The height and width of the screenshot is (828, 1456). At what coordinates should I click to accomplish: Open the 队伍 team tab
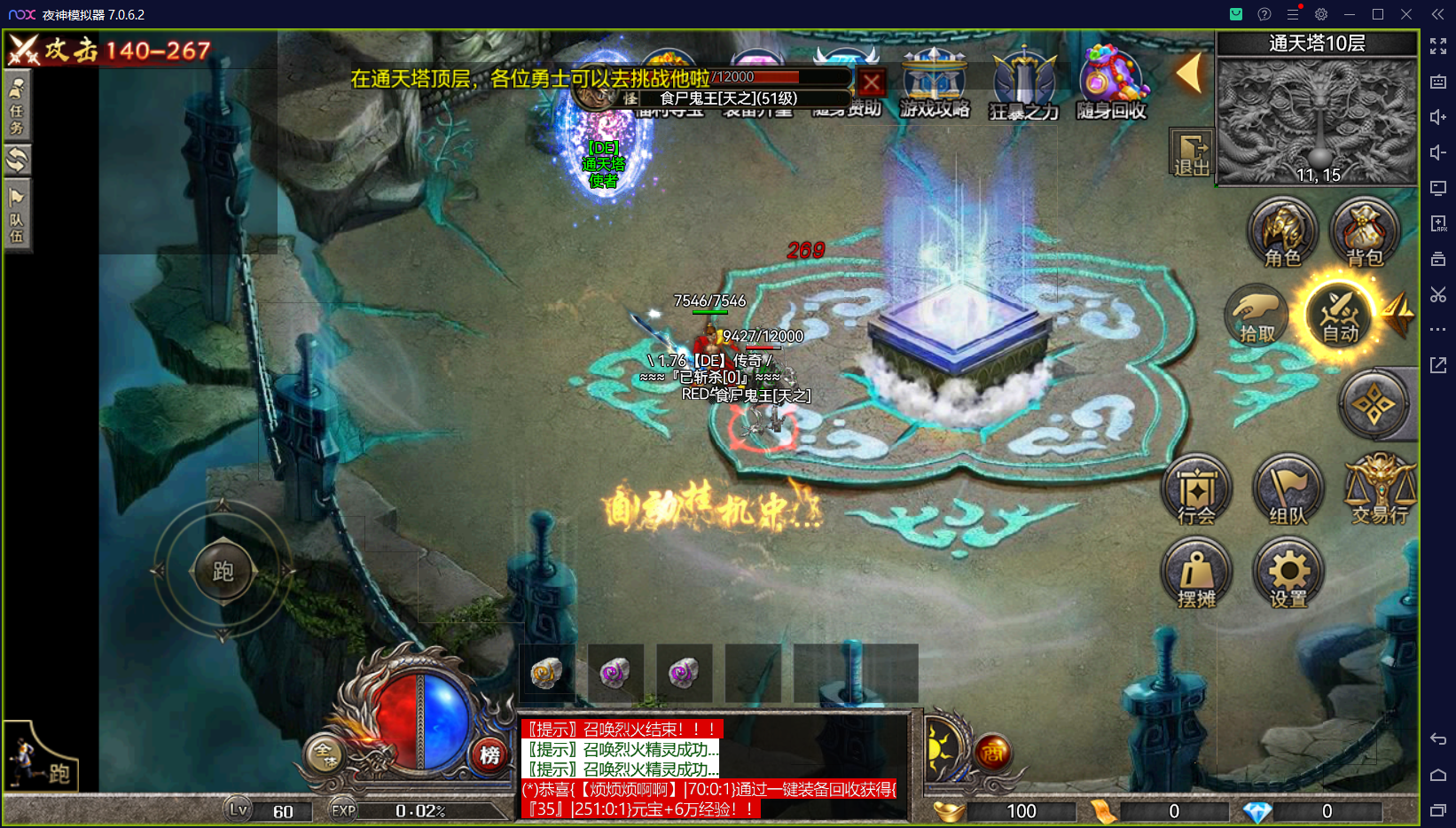pyautogui.click(x=17, y=216)
